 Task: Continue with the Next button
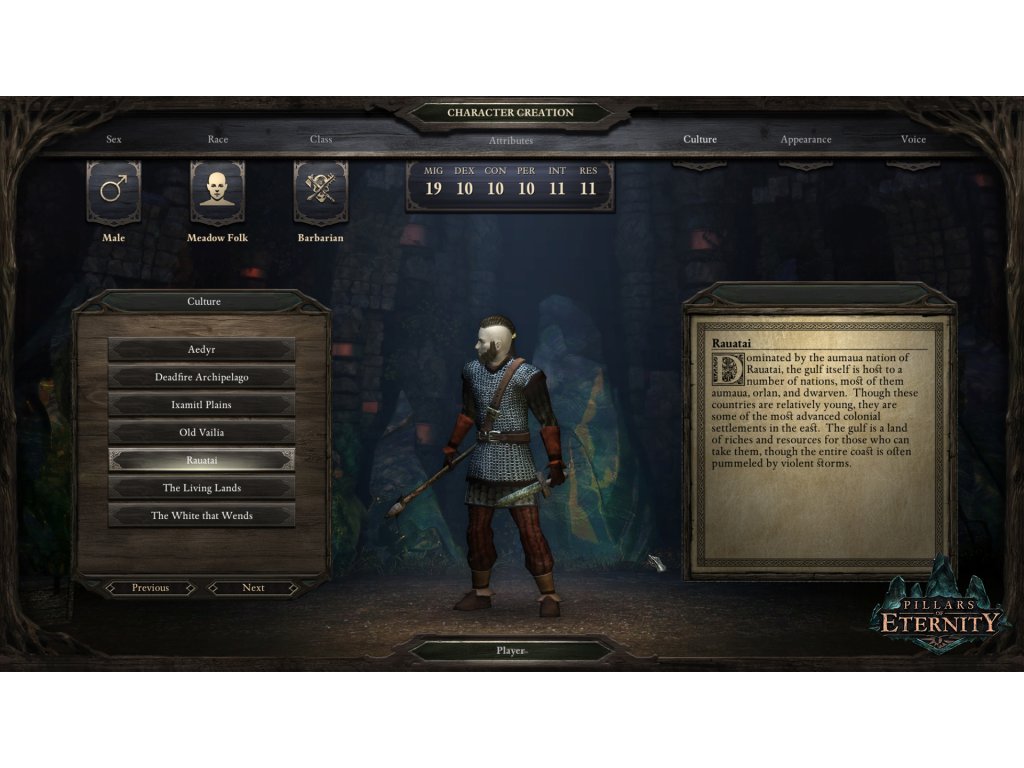(253, 588)
